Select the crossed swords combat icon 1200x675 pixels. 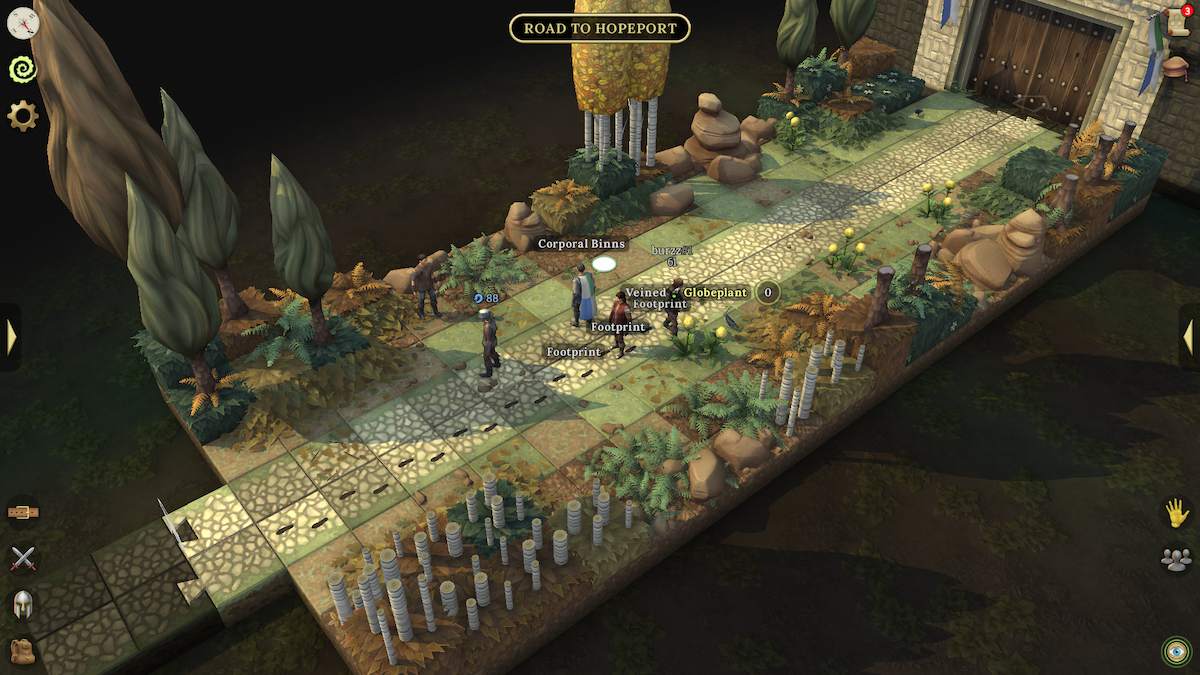(x=22, y=558)
